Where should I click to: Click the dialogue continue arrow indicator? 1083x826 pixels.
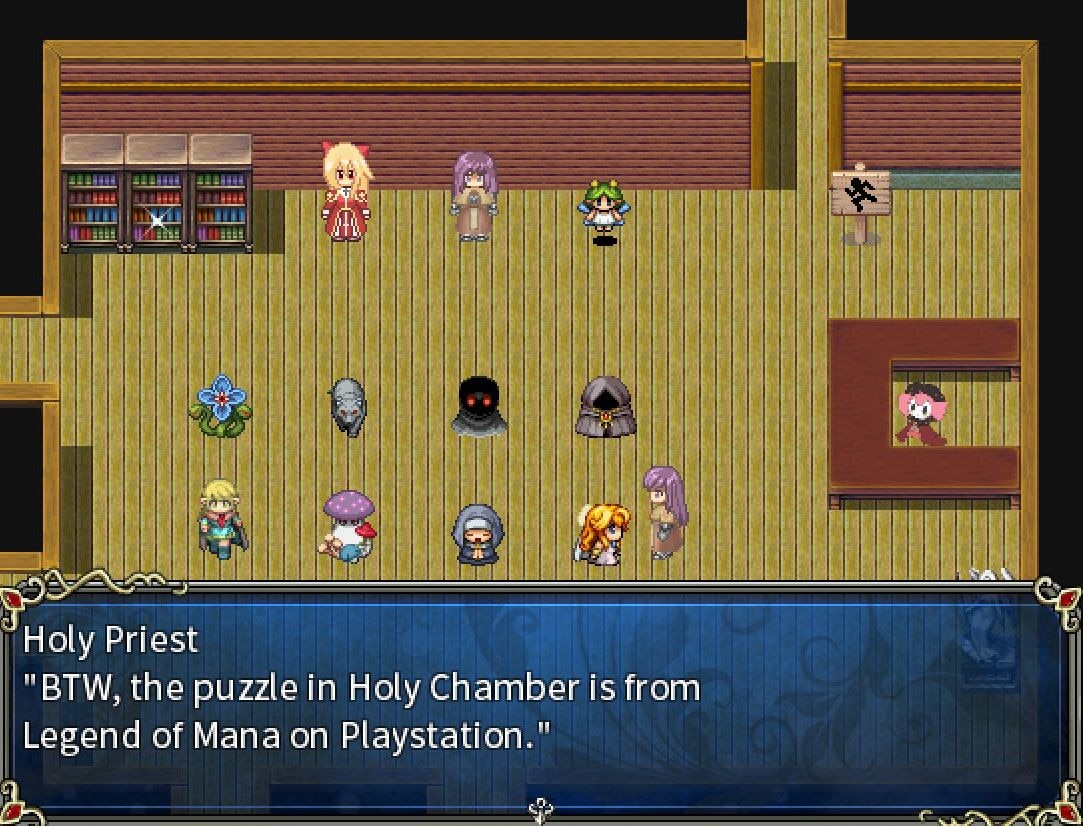tap(540, 809)
